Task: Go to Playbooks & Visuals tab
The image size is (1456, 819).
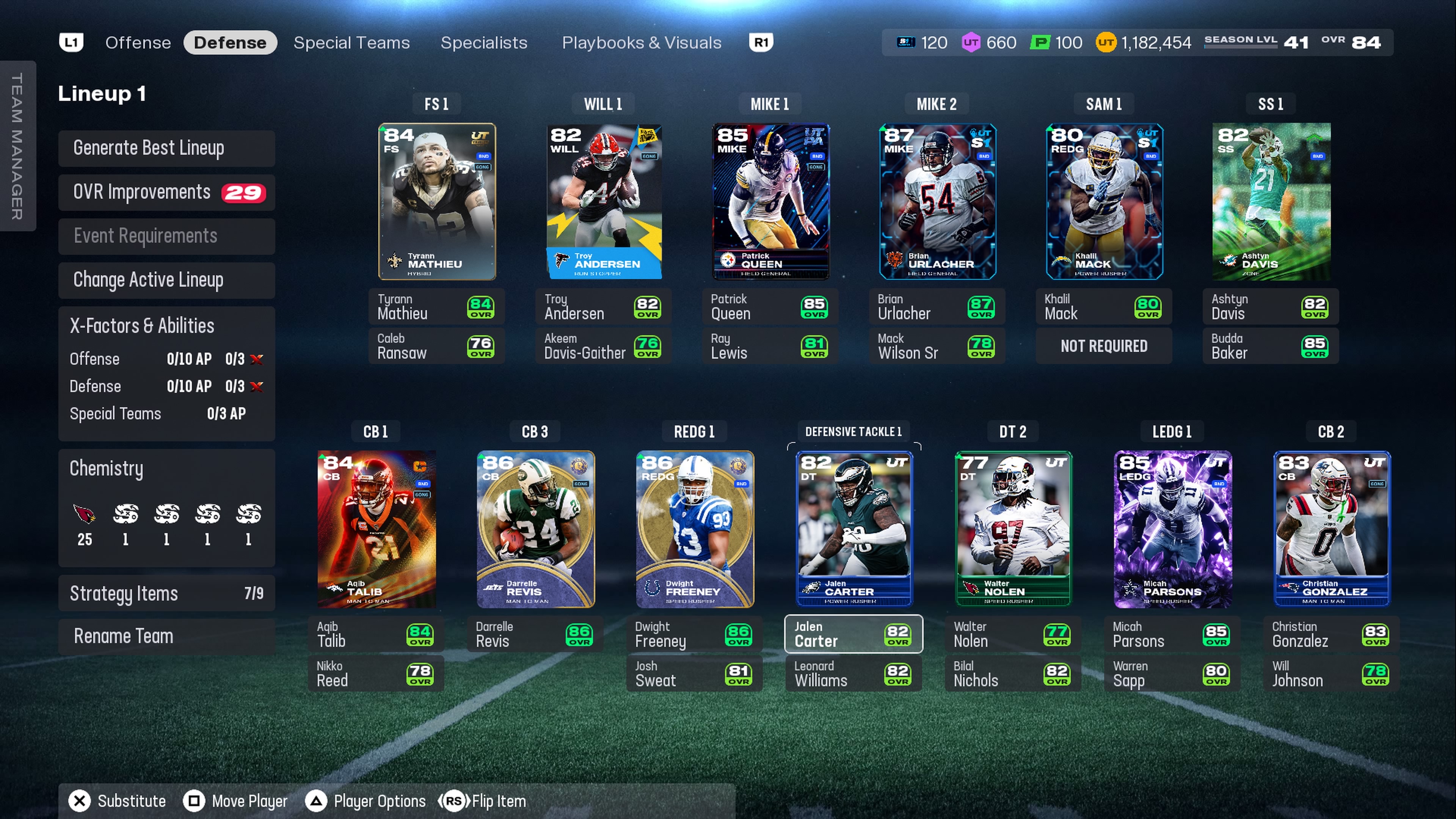Action: pyautogui.click(x=641, y=42)
